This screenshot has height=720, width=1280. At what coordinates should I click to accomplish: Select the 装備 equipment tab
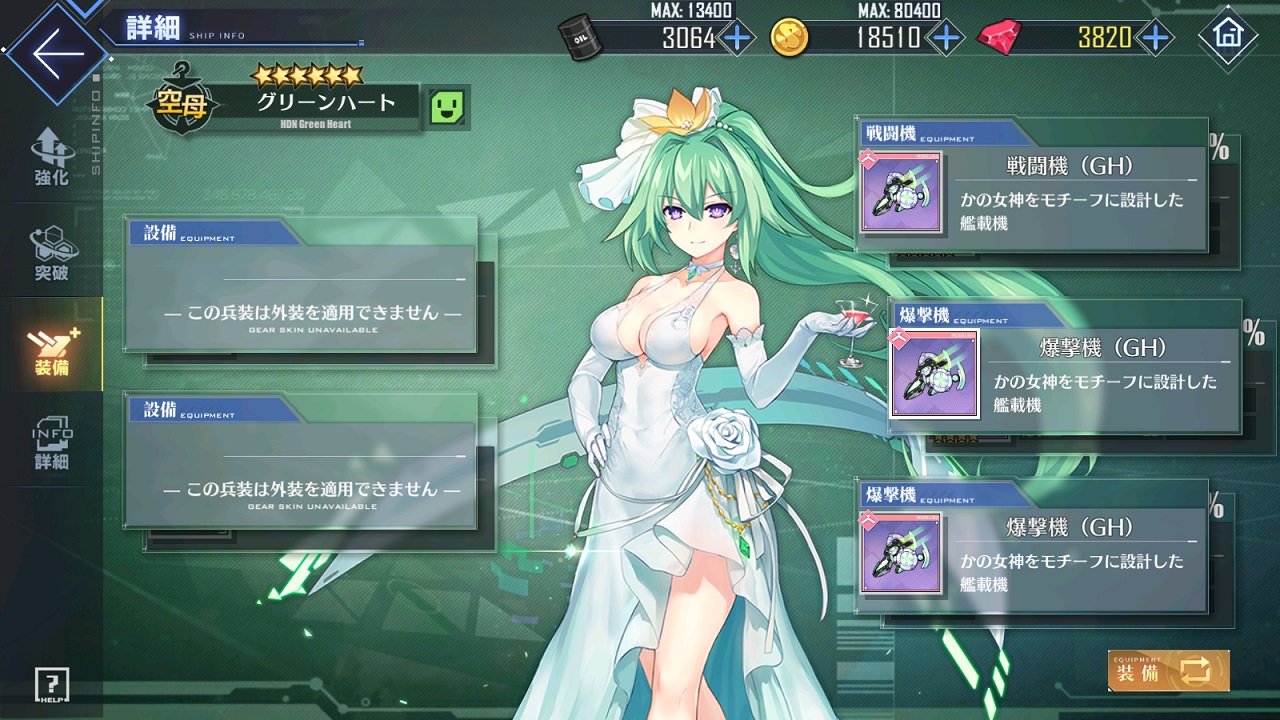[x=52, y=347]
